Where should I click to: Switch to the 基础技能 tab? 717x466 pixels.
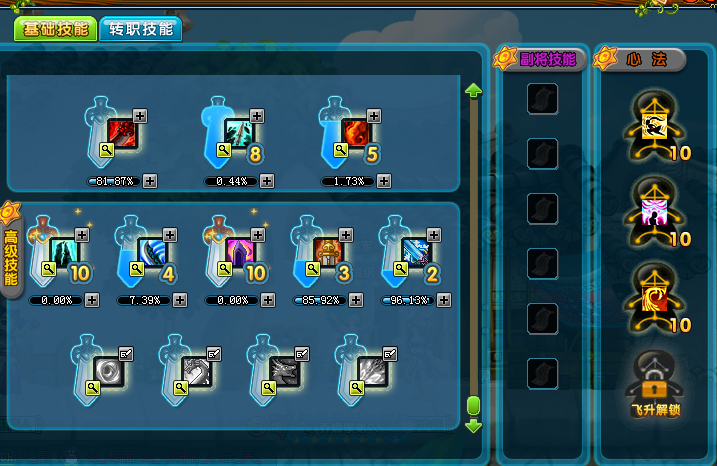(x=53, y=28)
